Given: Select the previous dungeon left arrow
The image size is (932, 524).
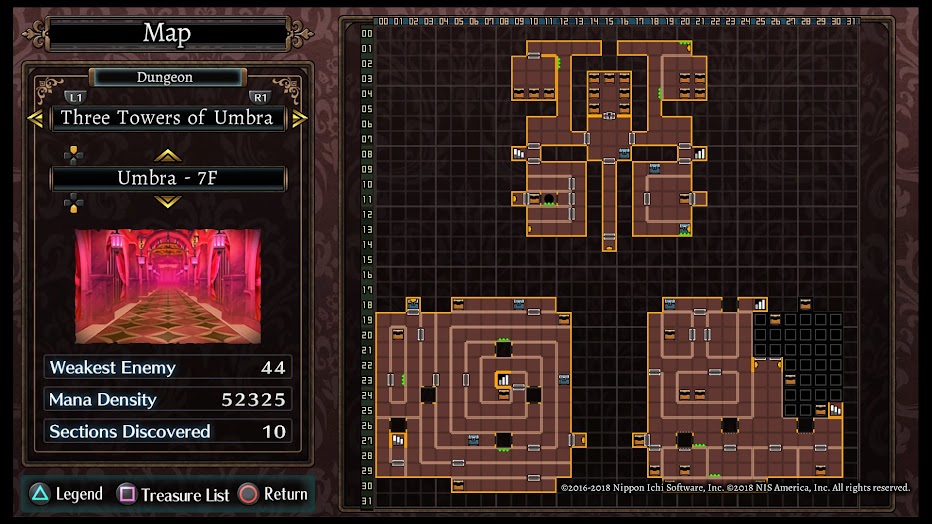Looking at the screenshot, I should point(36,118).
